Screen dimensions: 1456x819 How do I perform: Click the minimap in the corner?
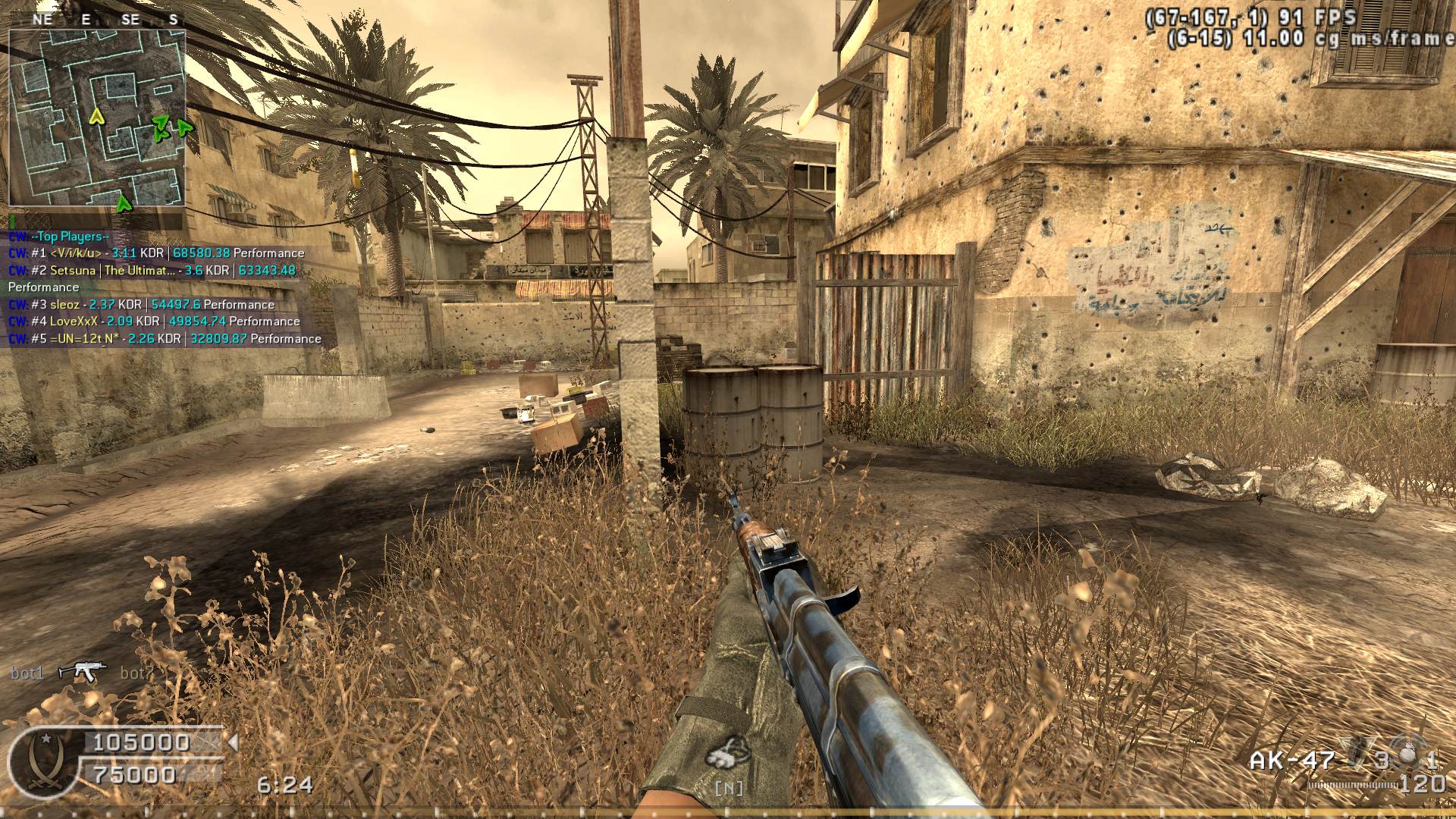(x=97, y=118)
